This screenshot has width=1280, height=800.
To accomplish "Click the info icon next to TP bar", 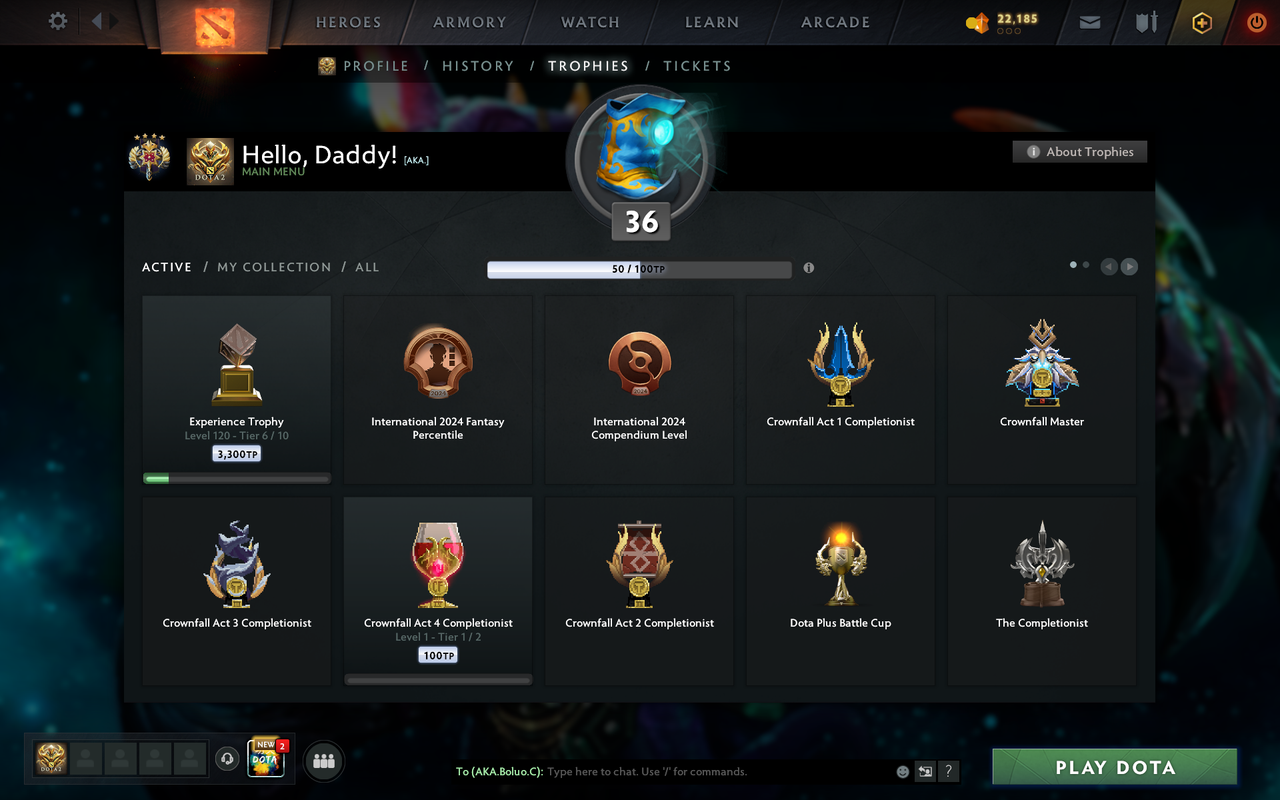I will [809, 268].
